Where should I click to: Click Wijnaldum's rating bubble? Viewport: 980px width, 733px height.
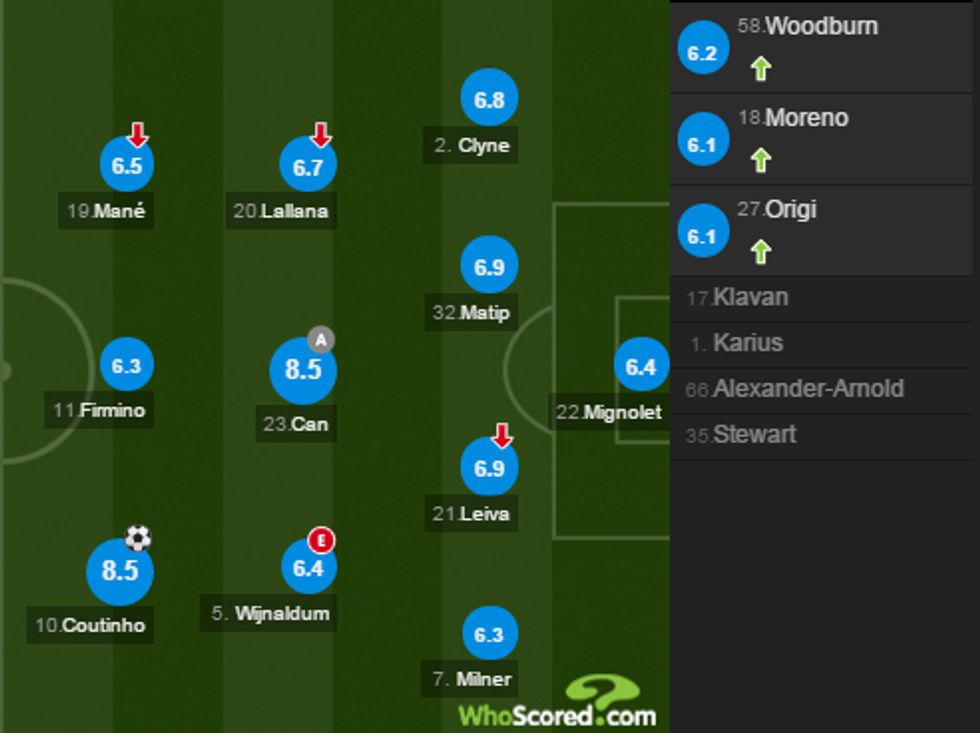pos(308,569)
